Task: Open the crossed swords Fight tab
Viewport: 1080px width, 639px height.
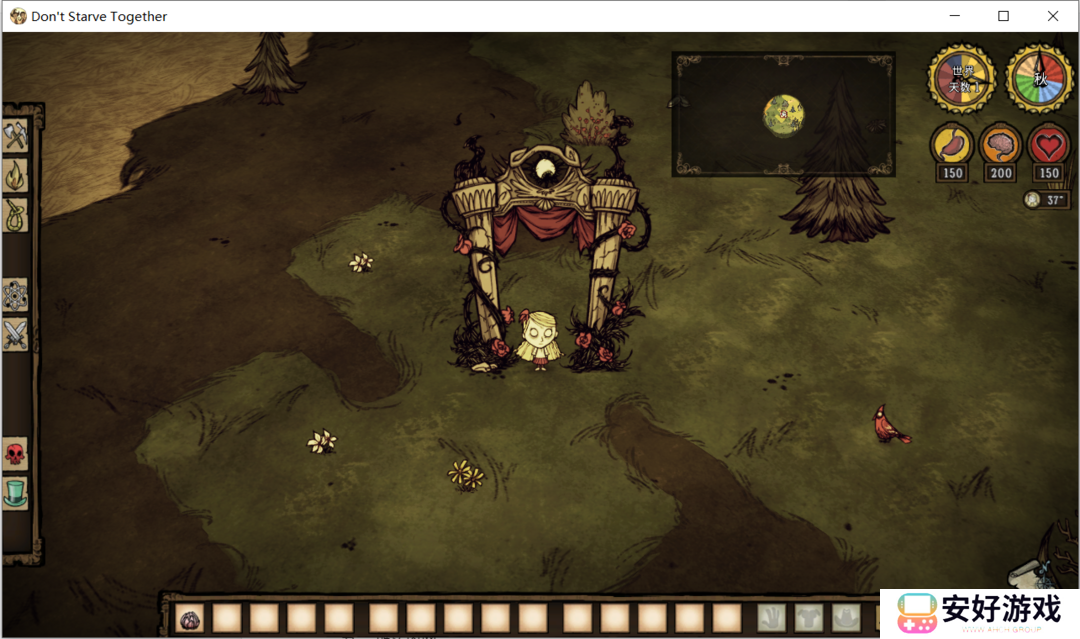Action: point(15,334)
